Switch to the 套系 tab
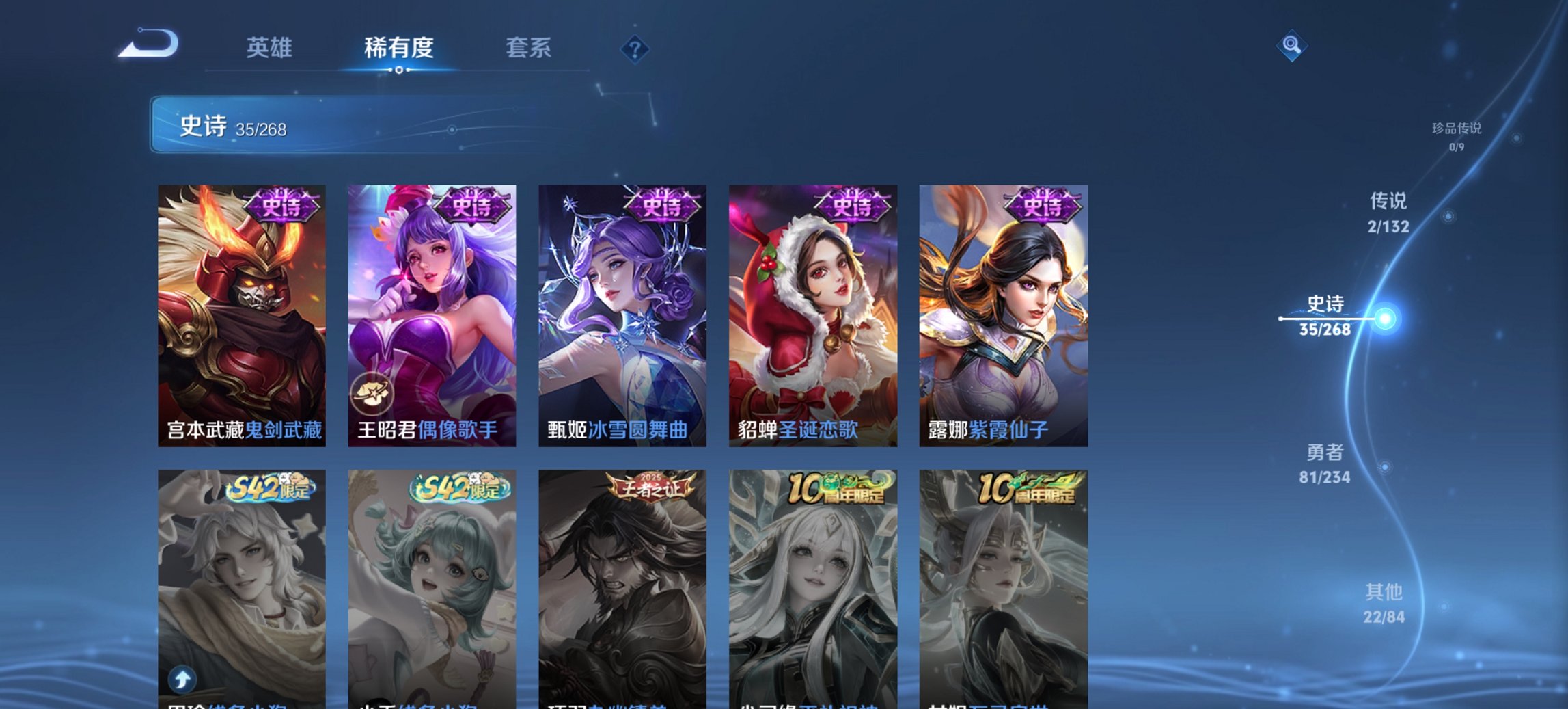1568x709 pixels. 529,48
